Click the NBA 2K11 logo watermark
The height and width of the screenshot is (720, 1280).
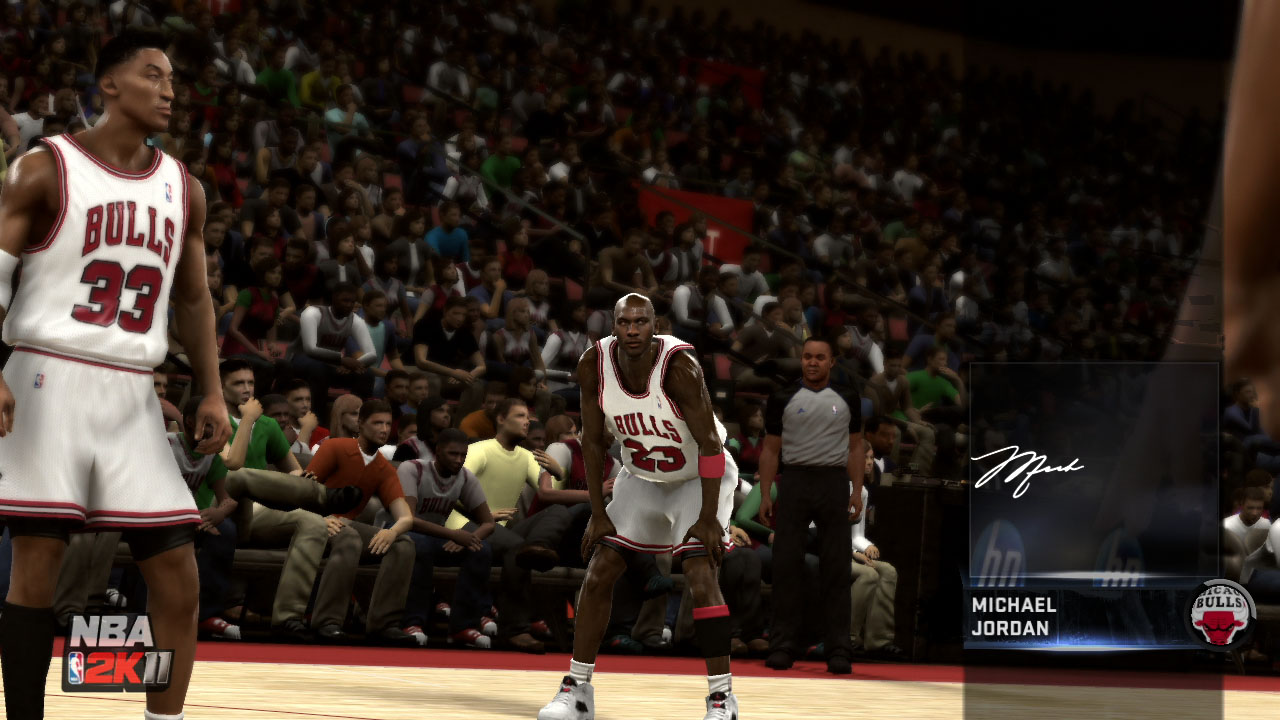pos(117,652)
